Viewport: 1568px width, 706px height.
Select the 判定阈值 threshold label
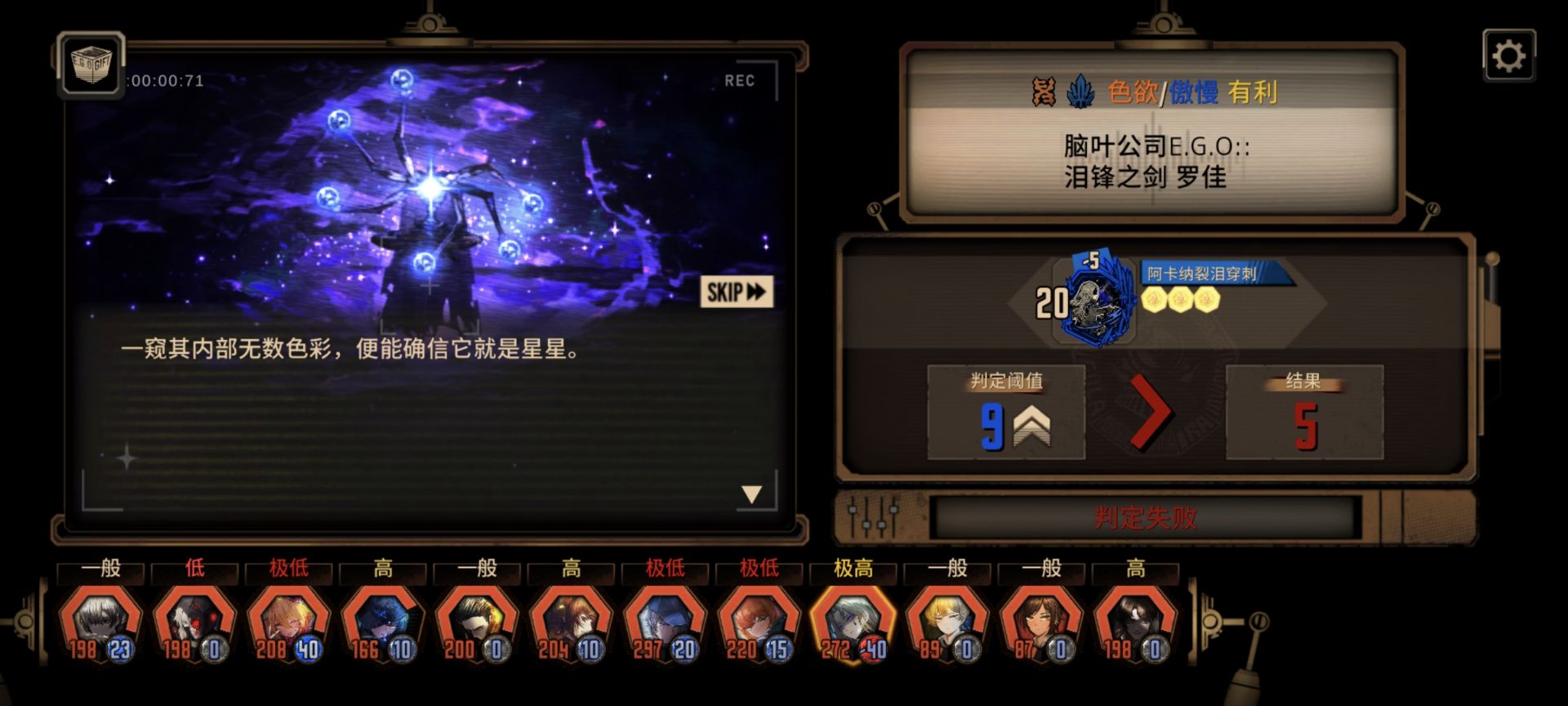click(1006, 379)
